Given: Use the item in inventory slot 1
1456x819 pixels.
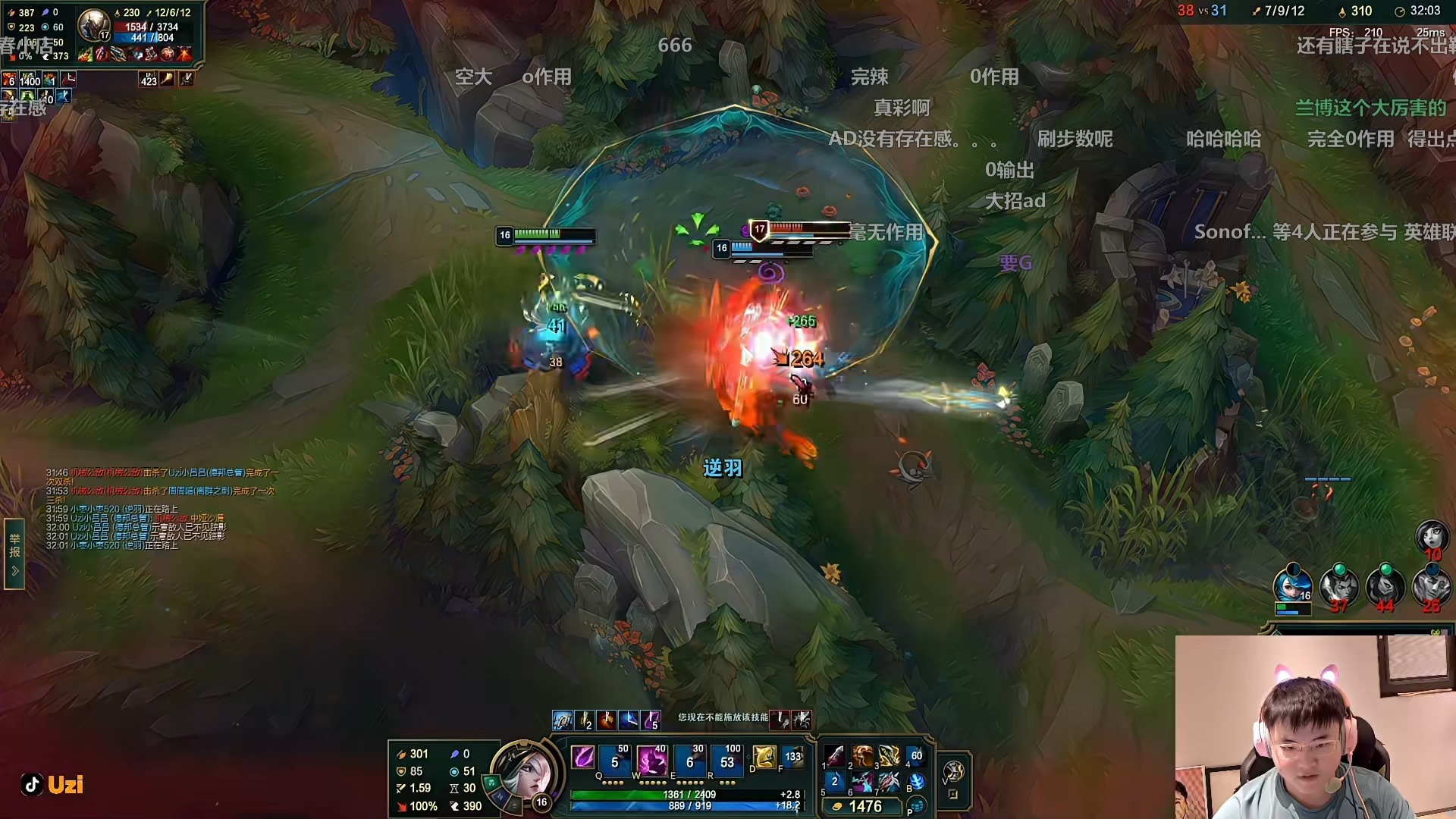Looking at the screenshot, I should coord(835,755).
